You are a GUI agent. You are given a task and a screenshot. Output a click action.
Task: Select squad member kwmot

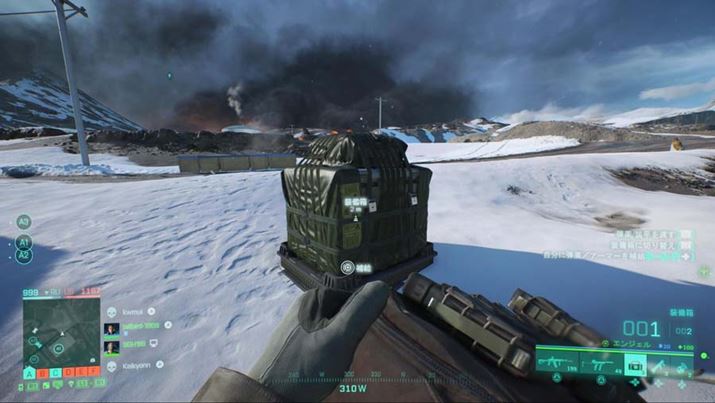[133, 312]
